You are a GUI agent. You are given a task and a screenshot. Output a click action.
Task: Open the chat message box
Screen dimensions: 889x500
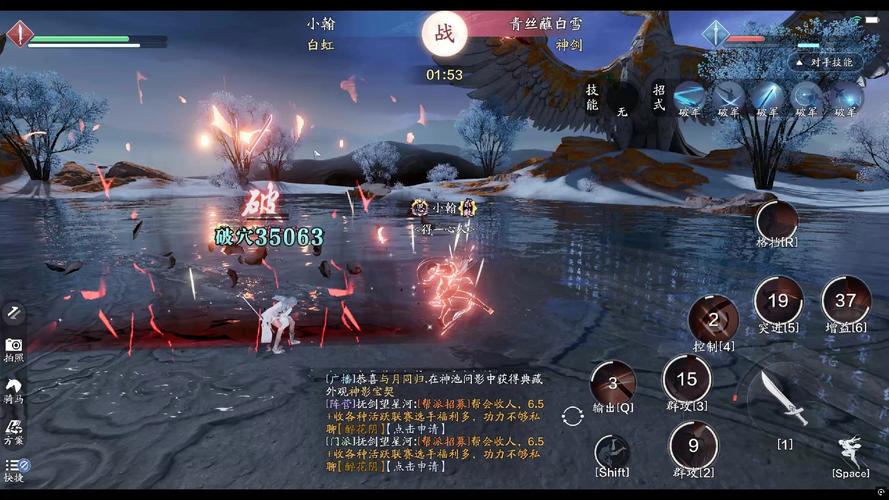coord(436,421)
